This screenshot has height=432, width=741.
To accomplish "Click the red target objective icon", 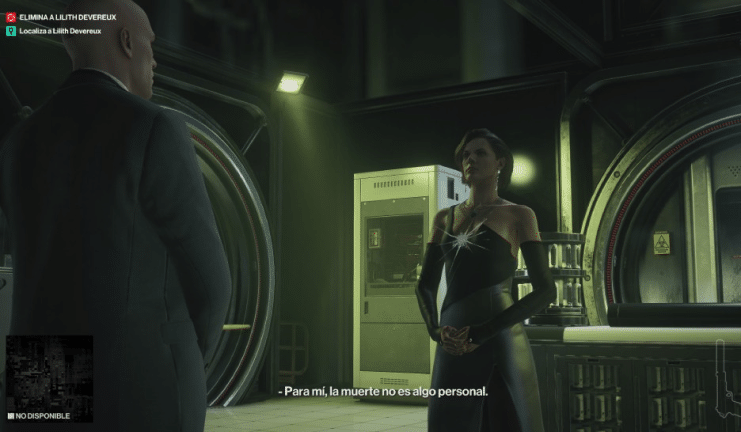I will pos(11,18).
